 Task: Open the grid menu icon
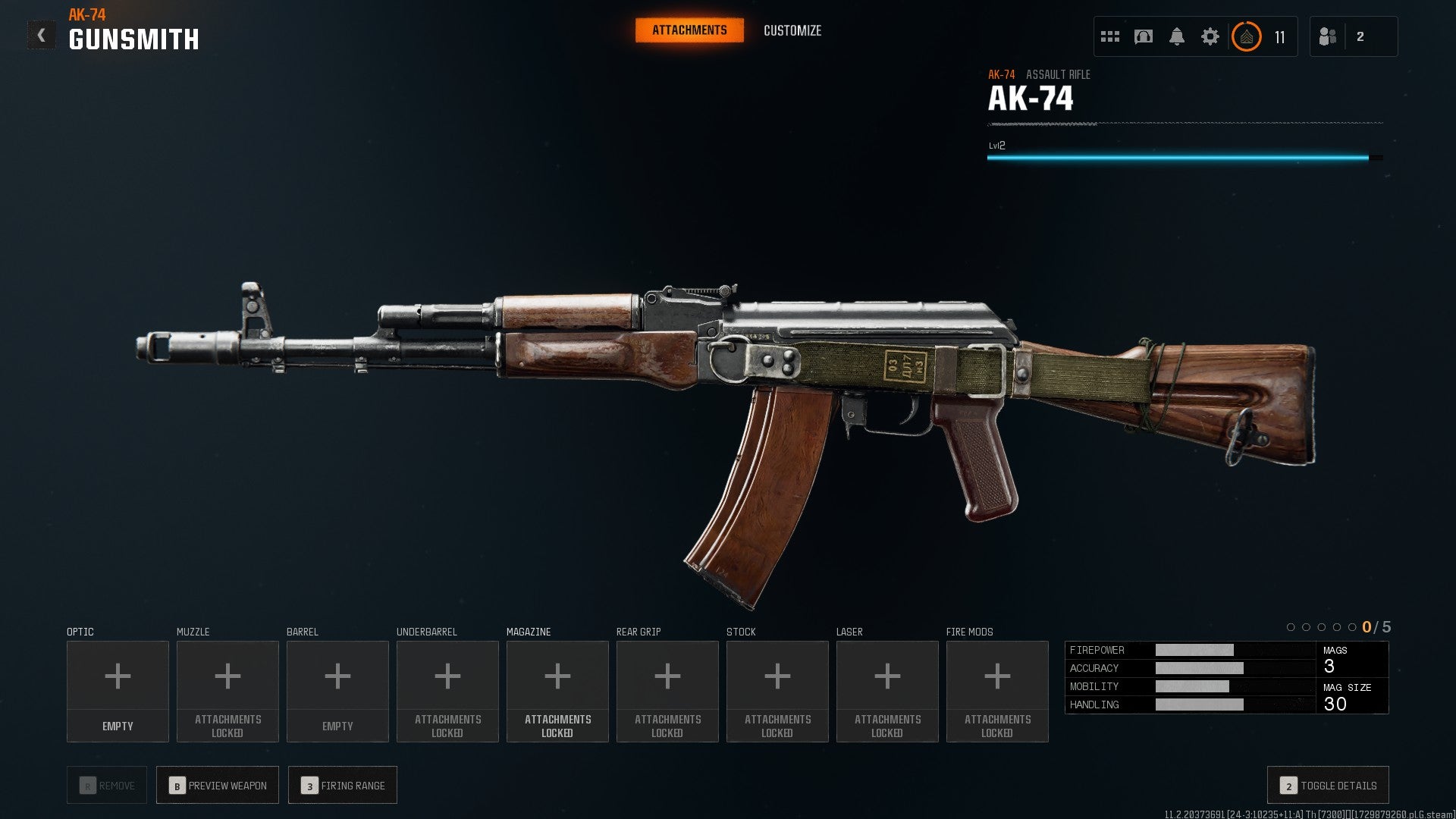click(1110, 36)
